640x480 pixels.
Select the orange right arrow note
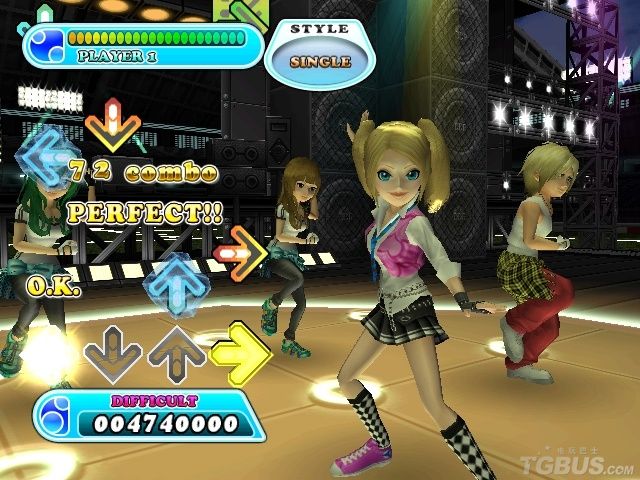(240, 252)
